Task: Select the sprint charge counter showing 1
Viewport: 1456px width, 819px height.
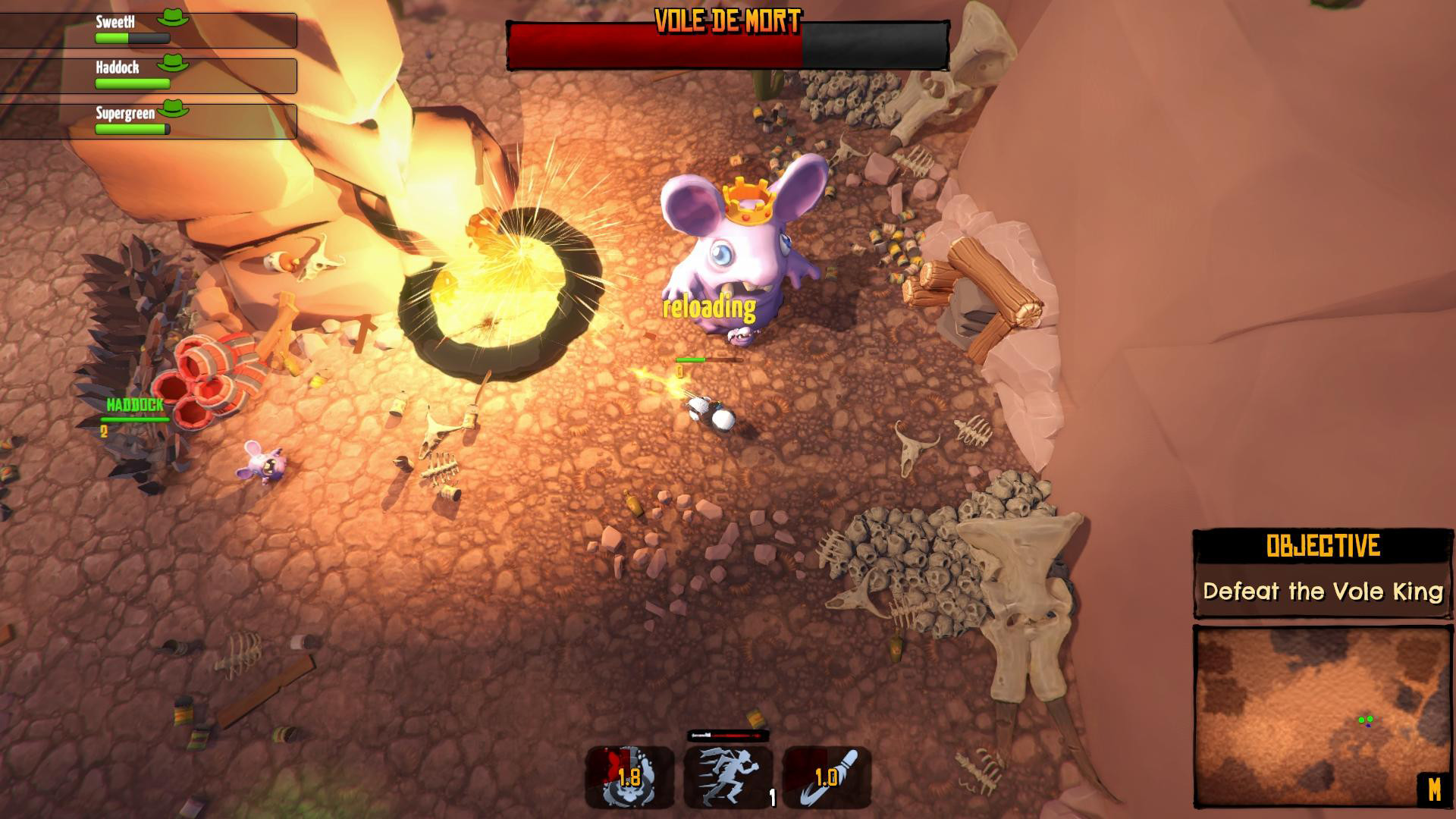Action: (x=771, y=799)
